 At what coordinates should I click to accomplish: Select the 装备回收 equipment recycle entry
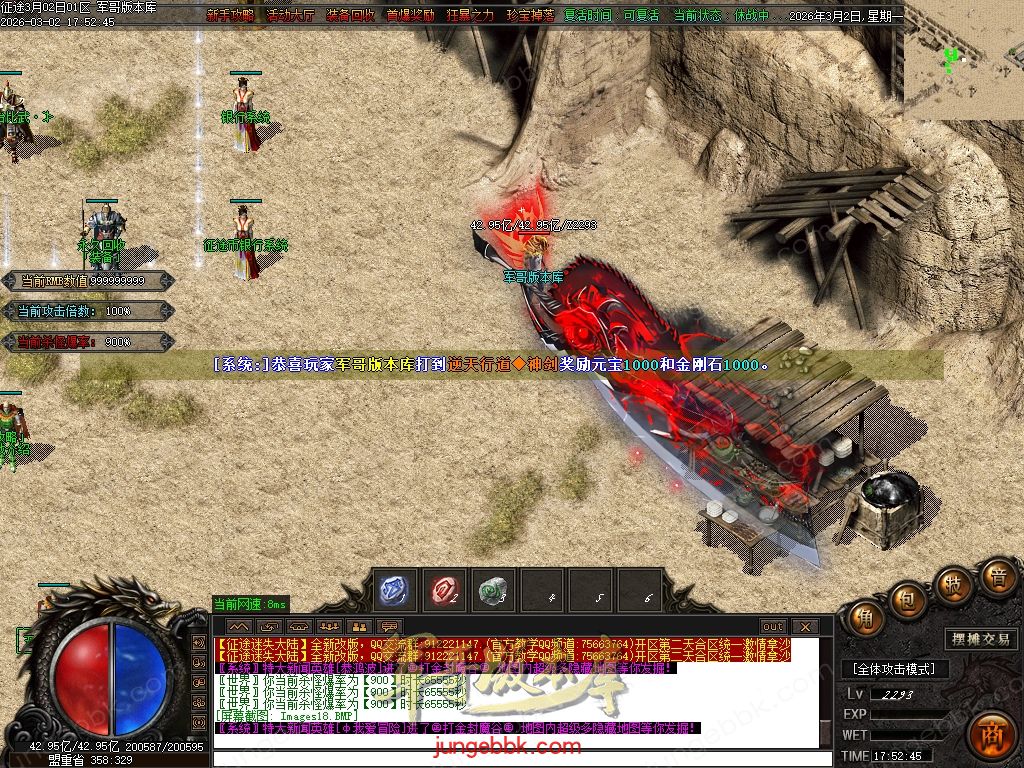[x=350, y=16]
